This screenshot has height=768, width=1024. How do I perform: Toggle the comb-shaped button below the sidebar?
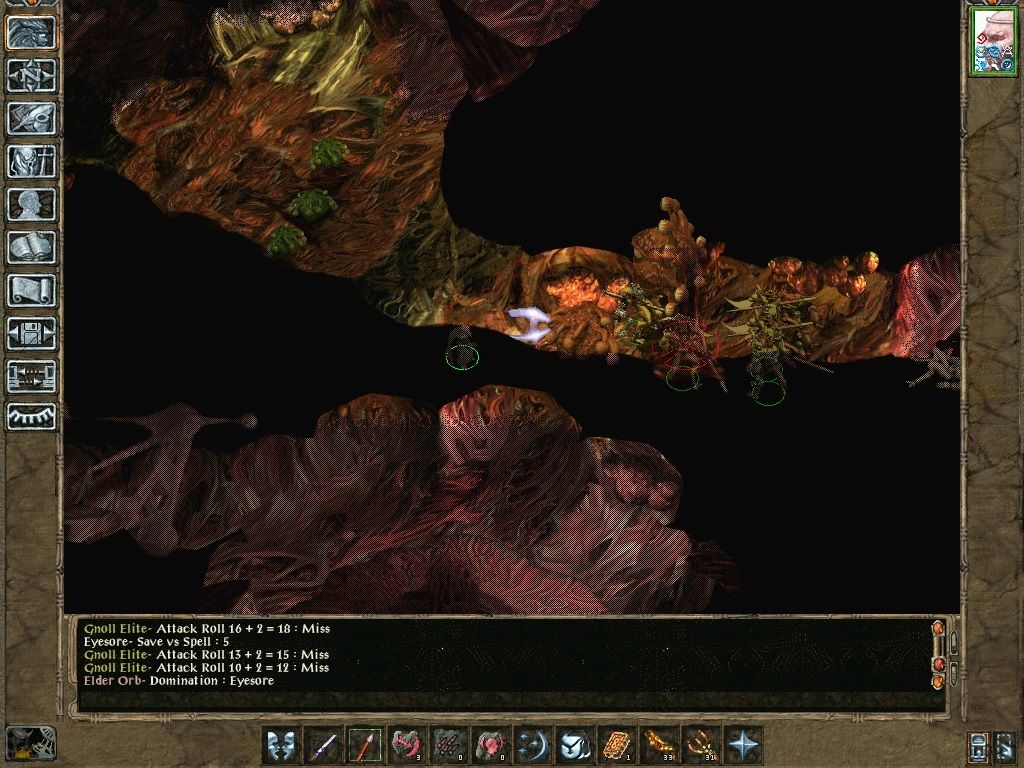pyautogui.click(x=31, y=416)
